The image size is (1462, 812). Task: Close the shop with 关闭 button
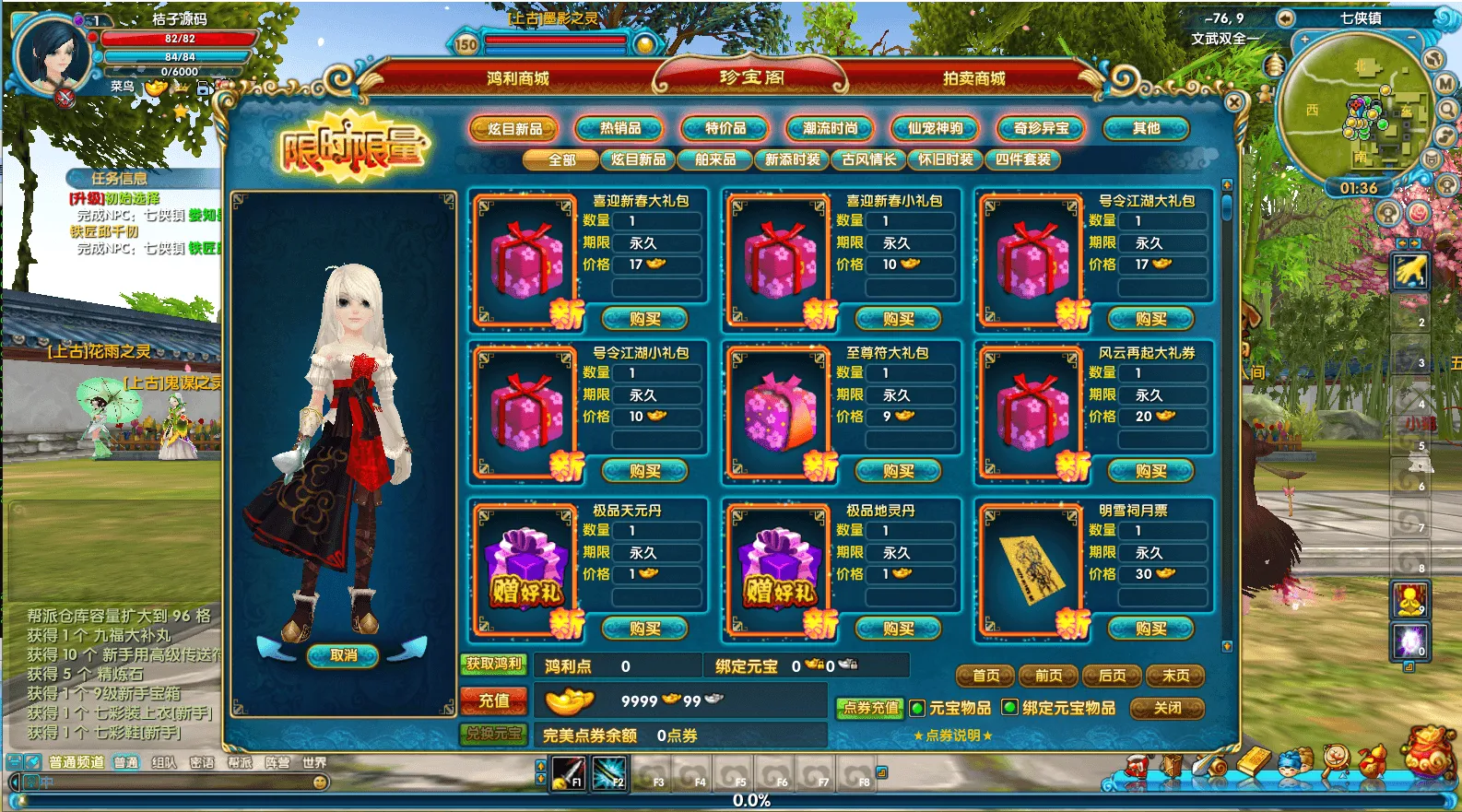[1168, 708]
